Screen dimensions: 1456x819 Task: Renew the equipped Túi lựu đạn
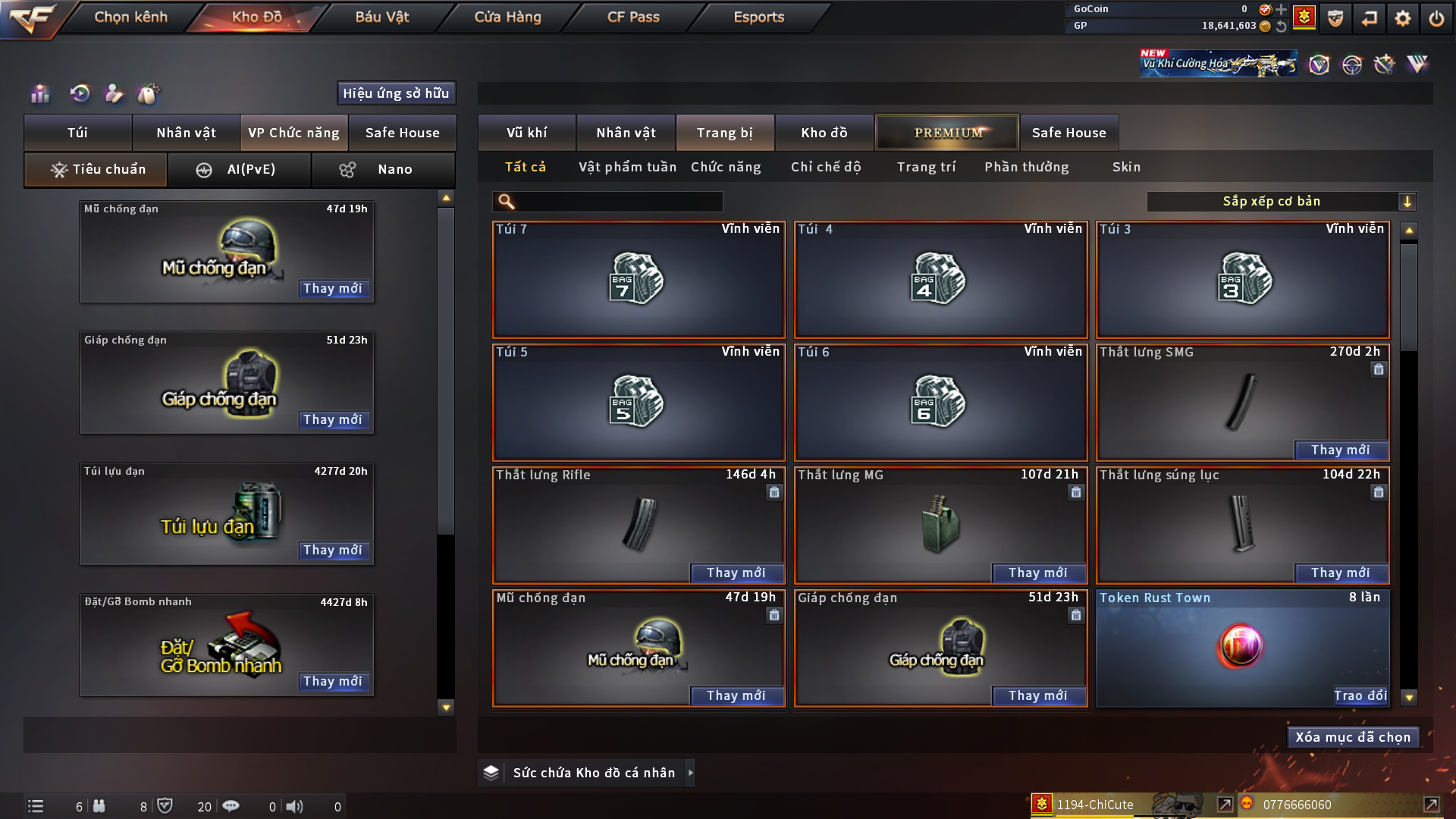(332, 551)
